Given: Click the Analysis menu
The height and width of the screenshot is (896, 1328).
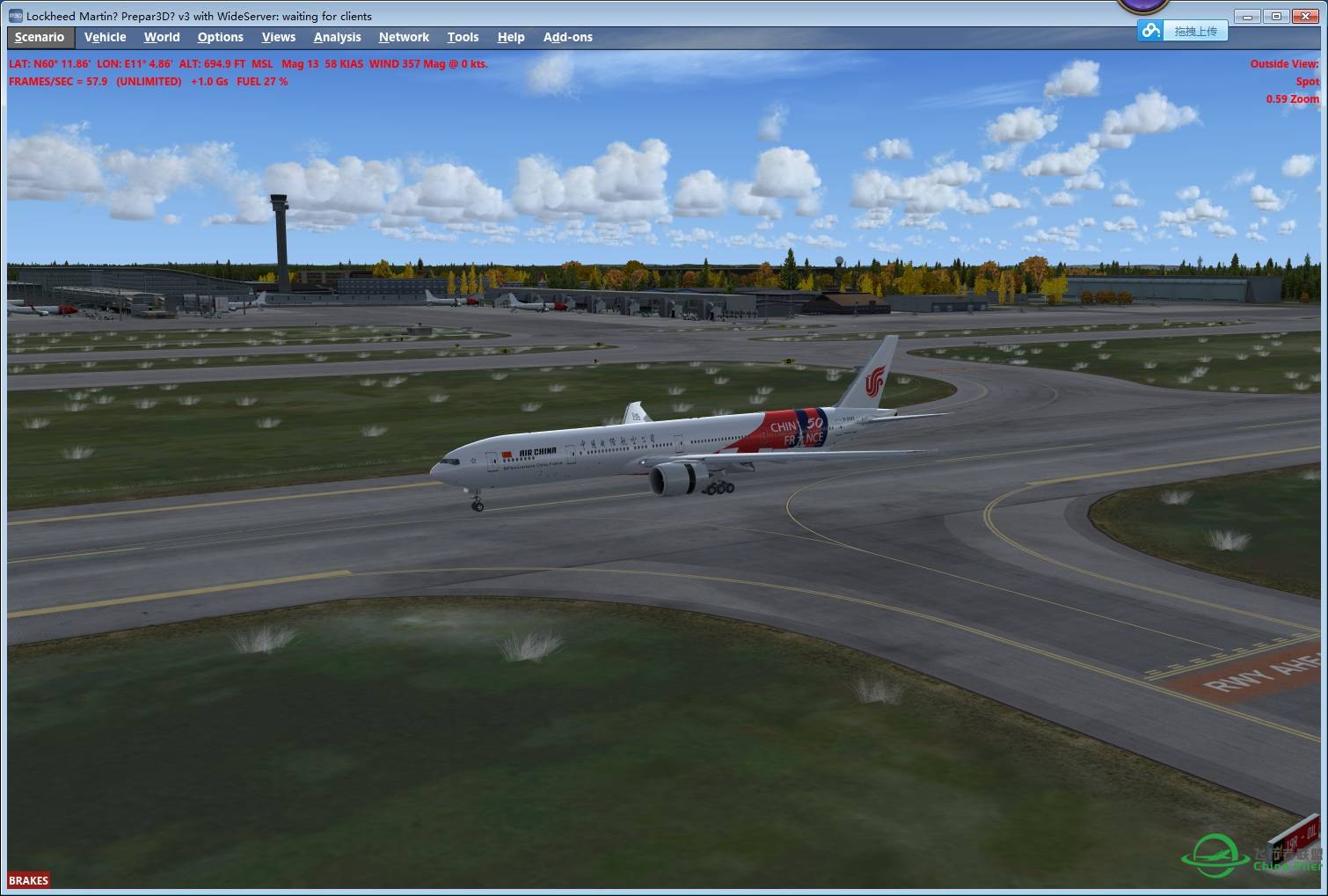Looking at the screenshot, I should (x=337, y=37).
